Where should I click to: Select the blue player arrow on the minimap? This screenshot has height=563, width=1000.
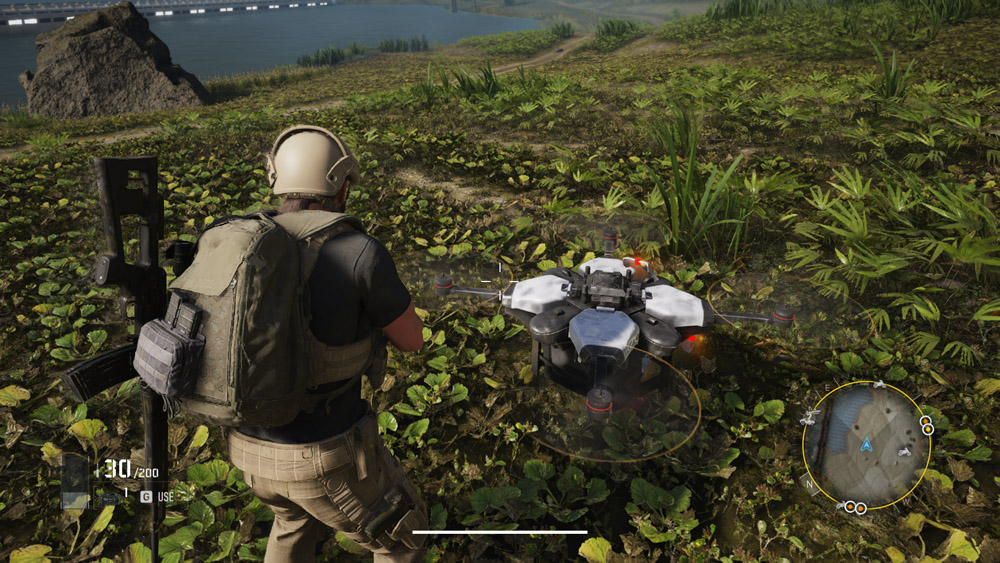tap(866, 443)
